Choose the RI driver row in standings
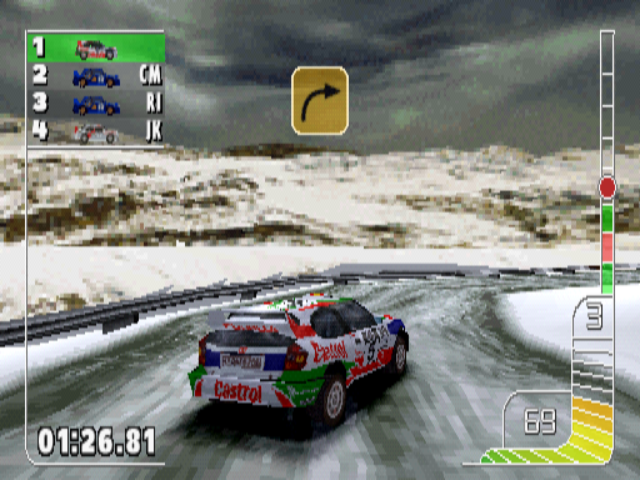The height and width of the screenshot is (480, 640). click(x=96, y=104)
